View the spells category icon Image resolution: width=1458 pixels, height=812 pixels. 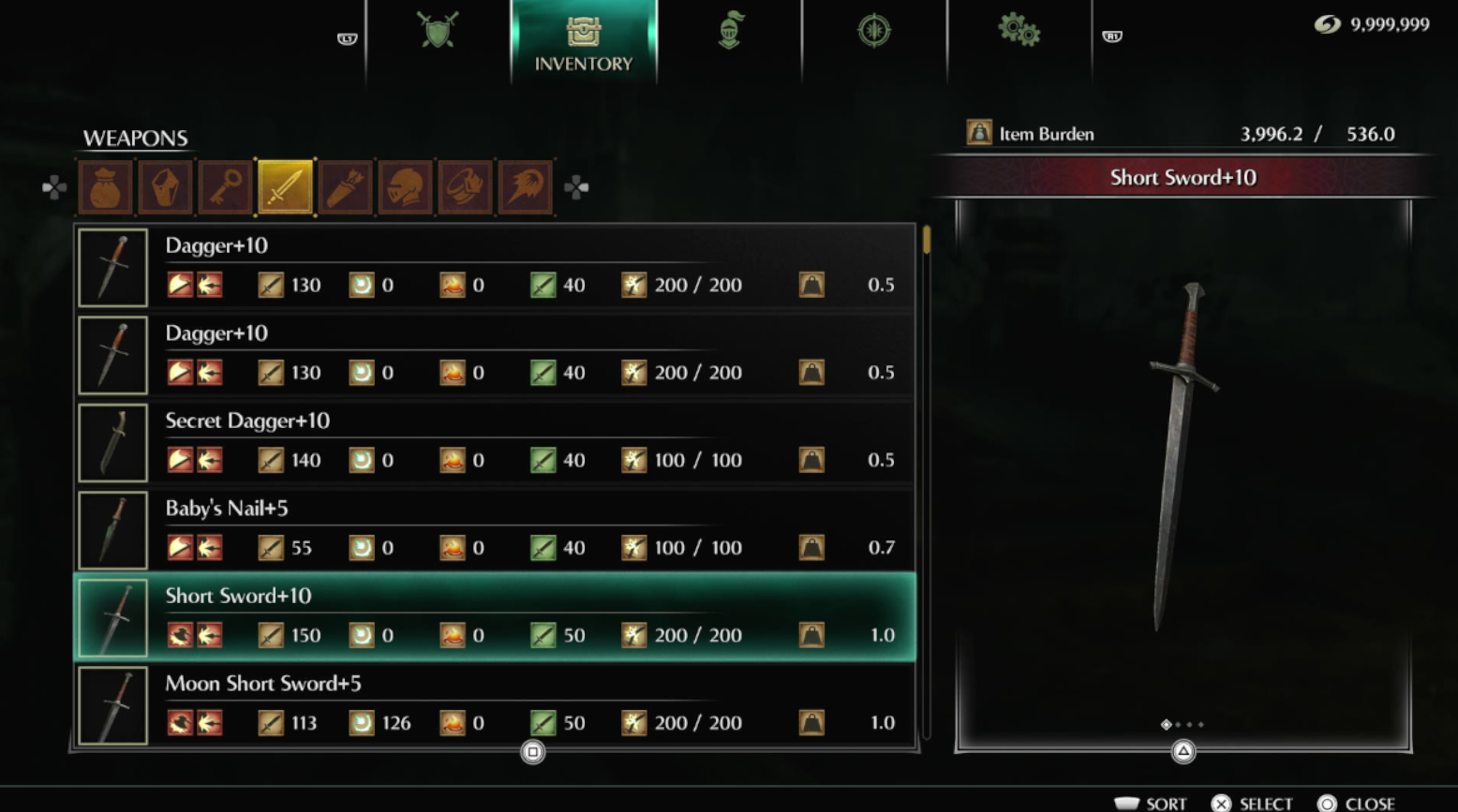[x=525, y=187]
